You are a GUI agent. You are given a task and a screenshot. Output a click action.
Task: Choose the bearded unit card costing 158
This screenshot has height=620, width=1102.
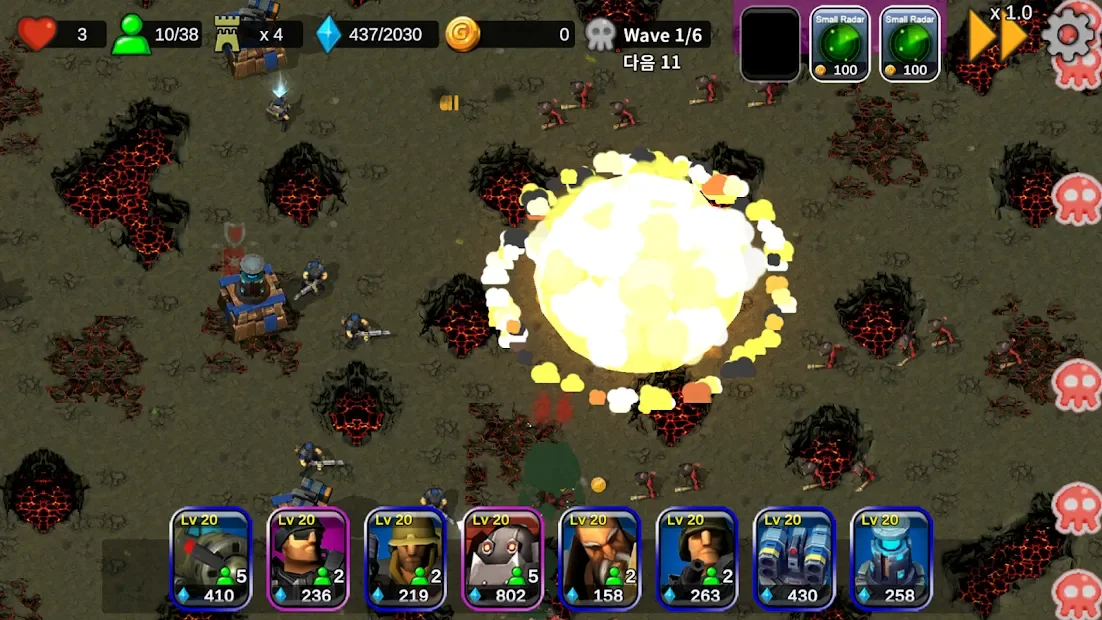tap(600, 558)
